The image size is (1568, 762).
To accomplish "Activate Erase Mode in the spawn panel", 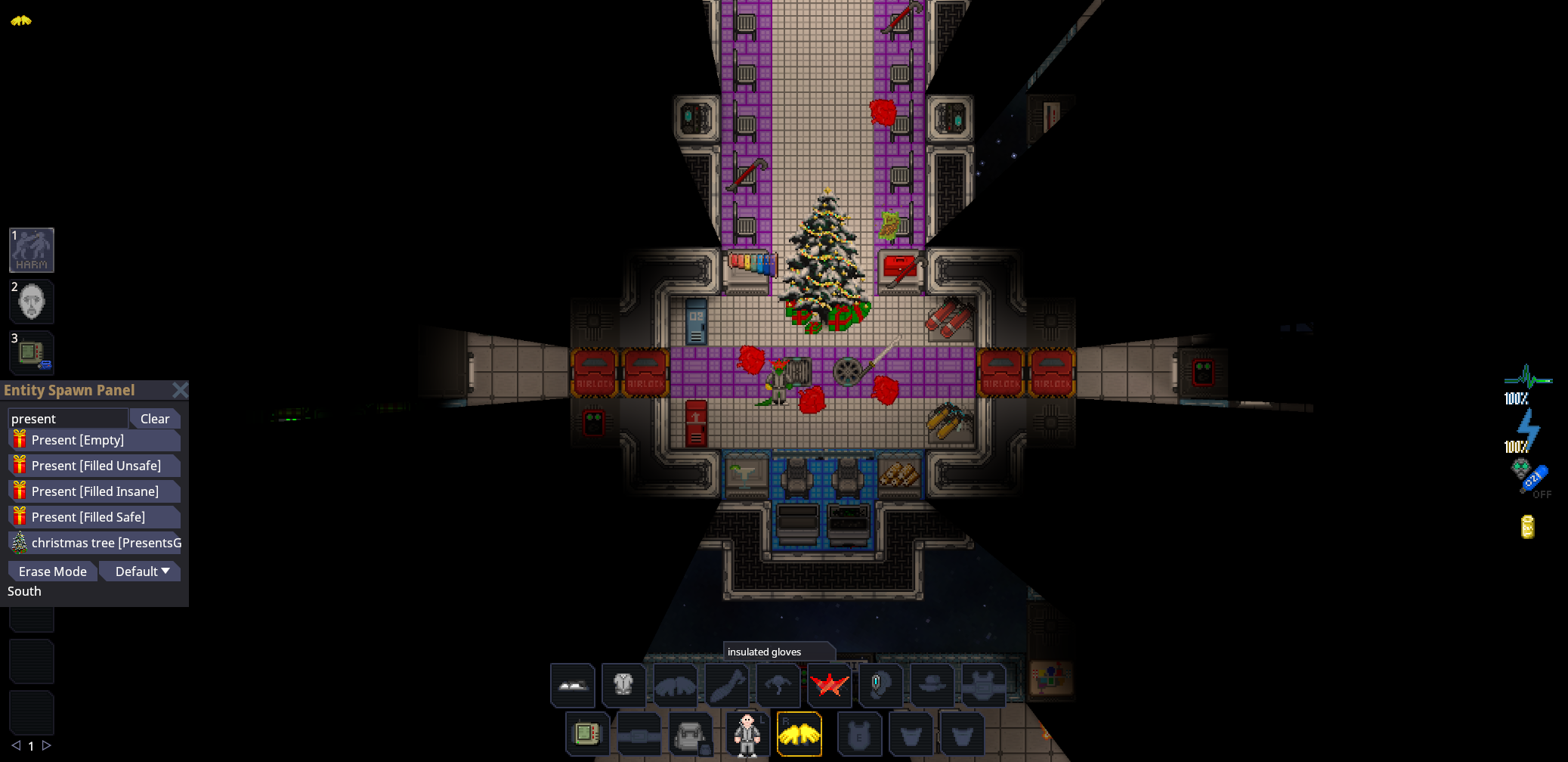I will [x=51, y=571].
